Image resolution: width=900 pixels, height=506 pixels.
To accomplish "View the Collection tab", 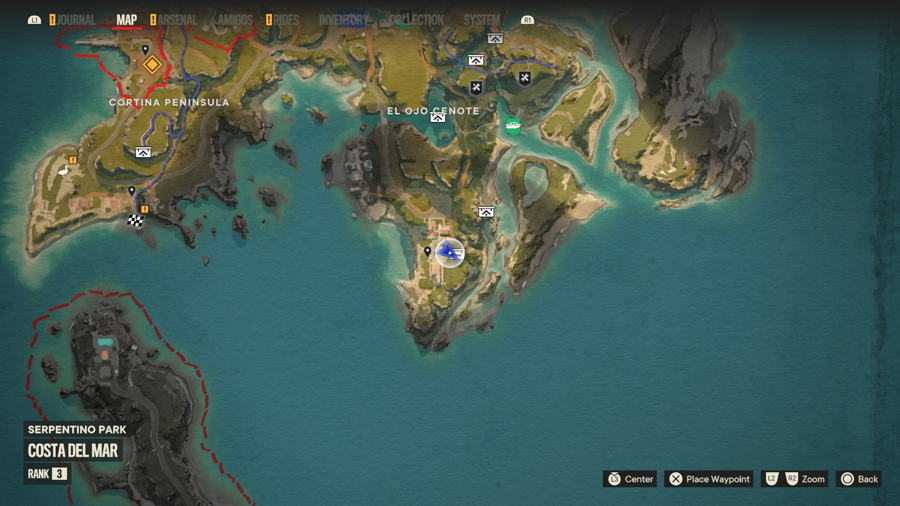I will tap(416, 20).
